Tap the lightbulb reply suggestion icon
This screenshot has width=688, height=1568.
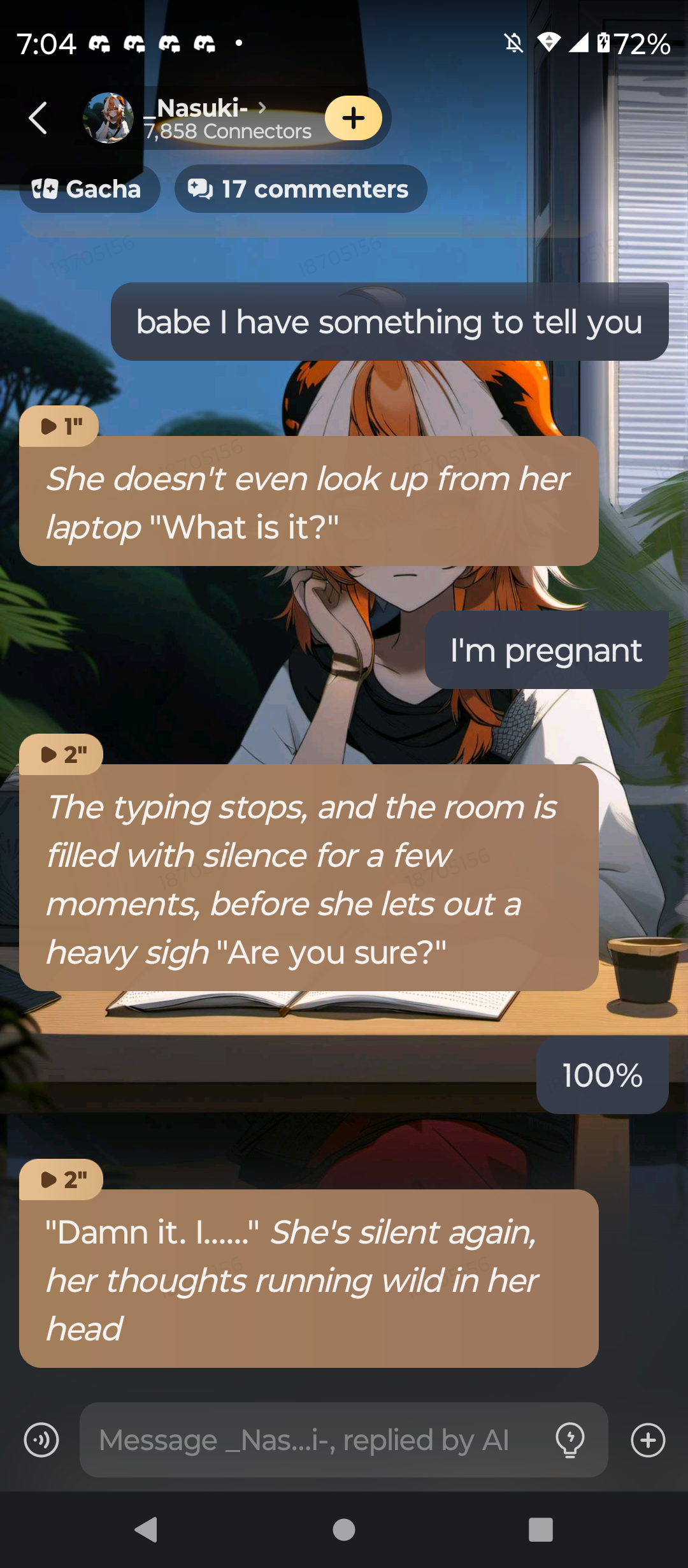570,1440
